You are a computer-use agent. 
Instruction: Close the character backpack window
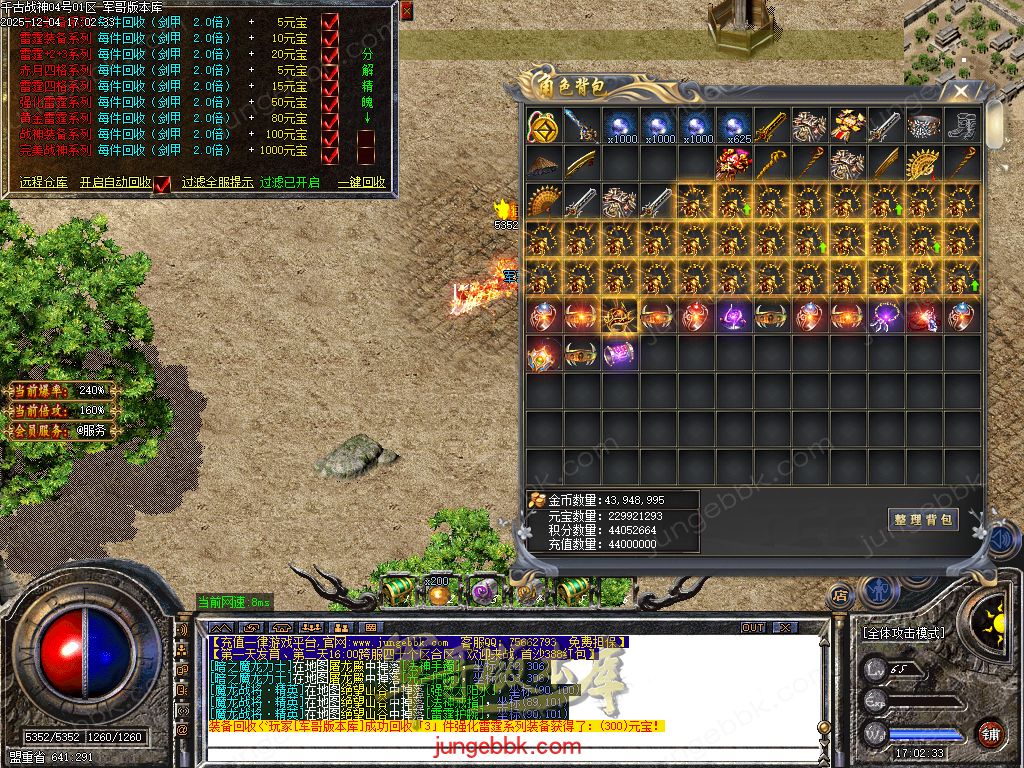point(961,91)
